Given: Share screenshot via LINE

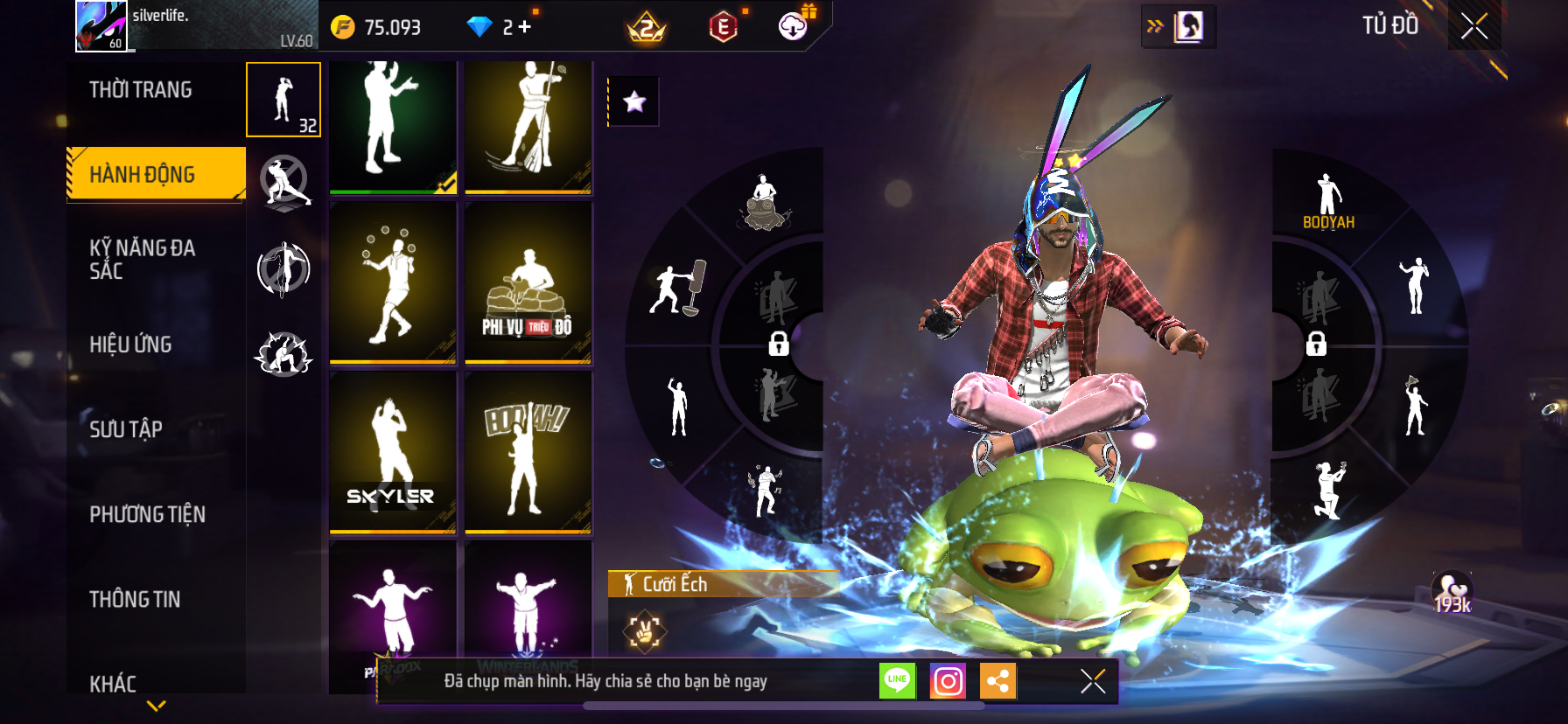Looking at the screenshot, I should point(897,680).
